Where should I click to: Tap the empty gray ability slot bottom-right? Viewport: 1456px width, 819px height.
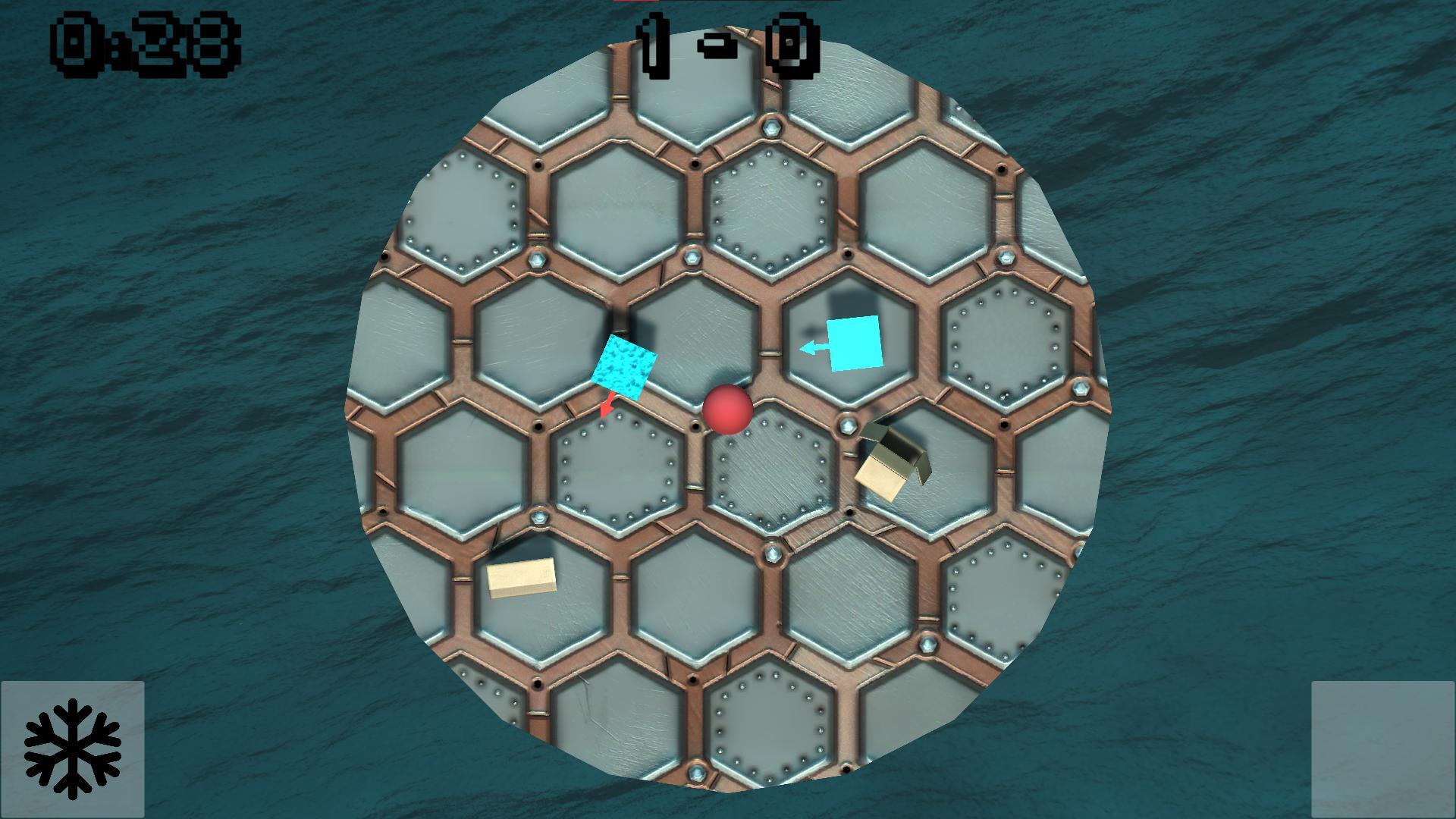pos(1382,749)
